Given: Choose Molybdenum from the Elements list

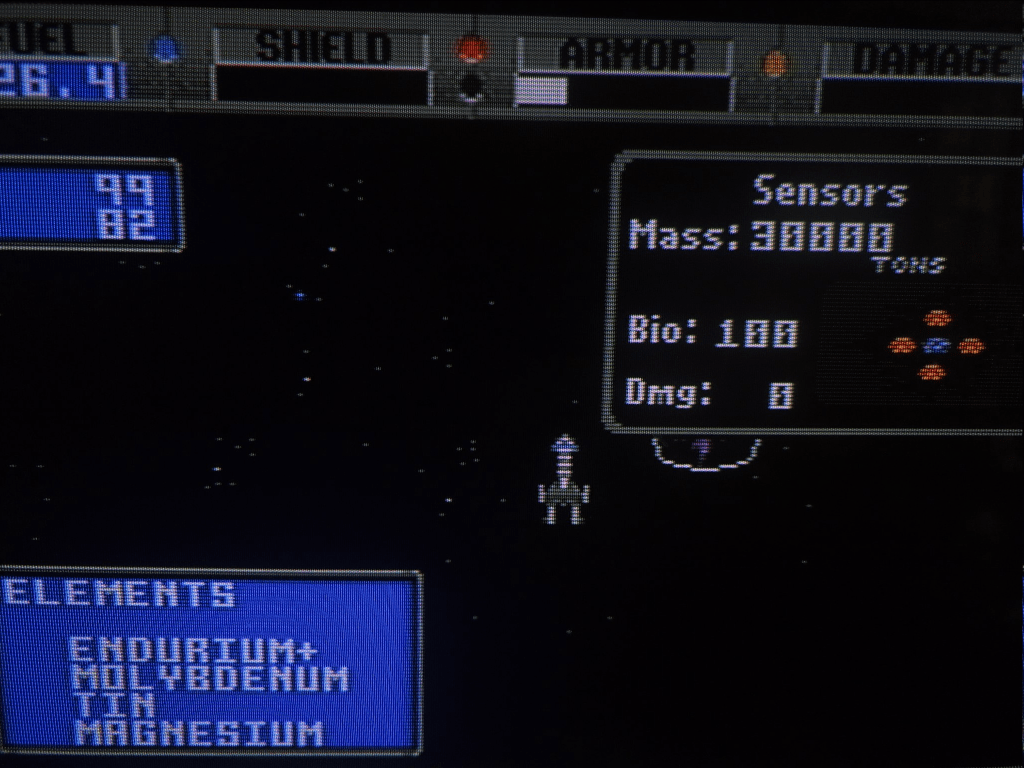Looking at the screenshot, I should tap(210, 679).
